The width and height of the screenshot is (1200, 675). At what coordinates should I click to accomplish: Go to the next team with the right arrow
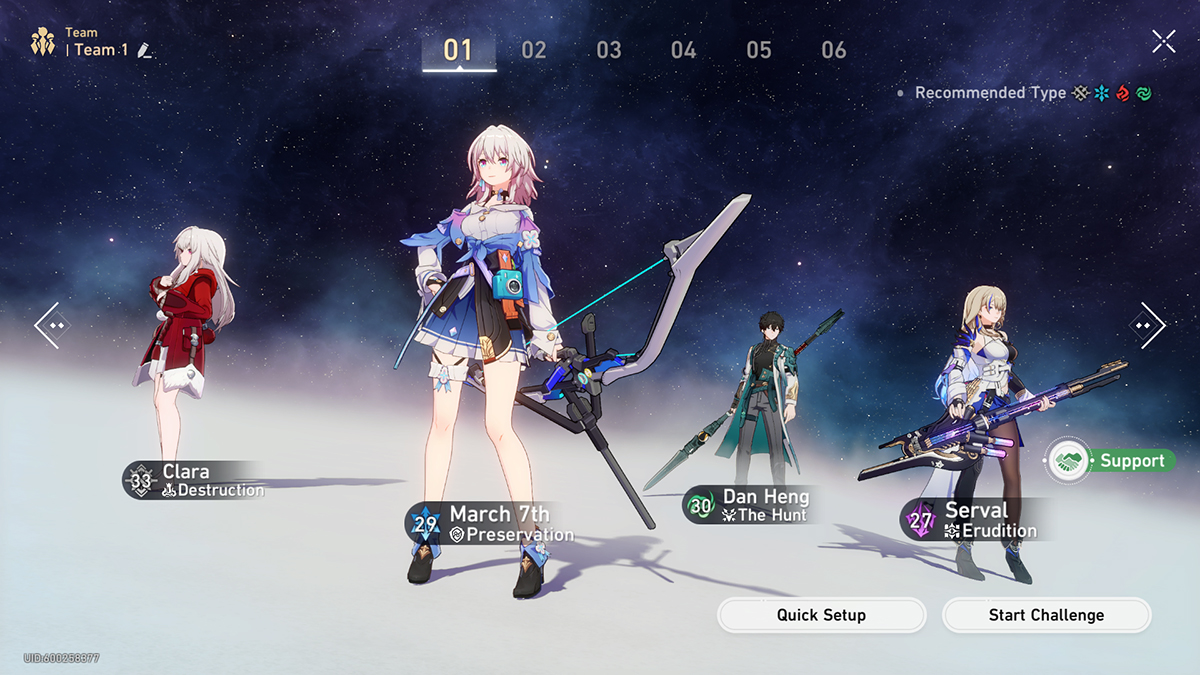click(x=1148, y=325)
